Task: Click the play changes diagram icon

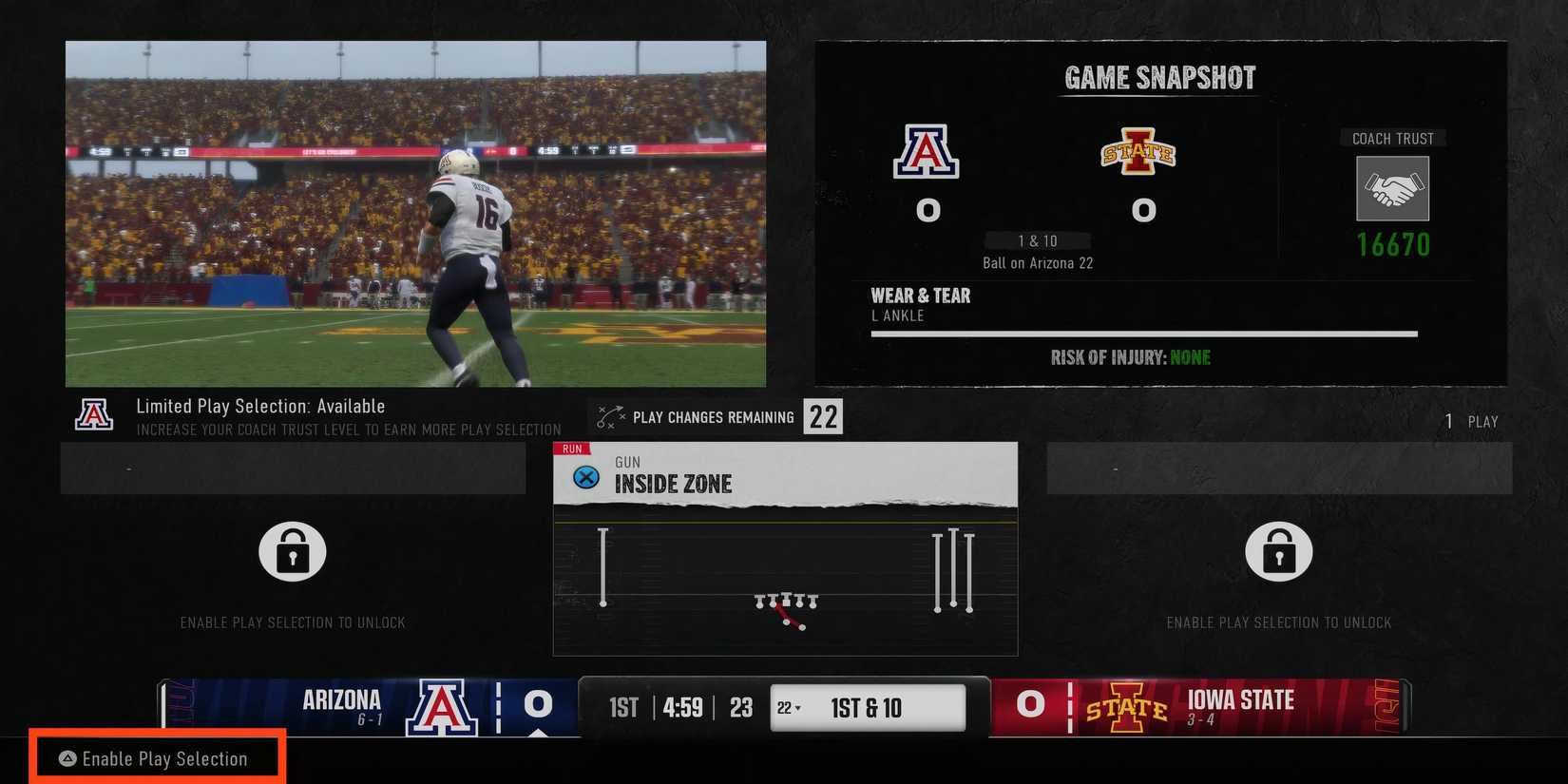Action: point(609,415)
